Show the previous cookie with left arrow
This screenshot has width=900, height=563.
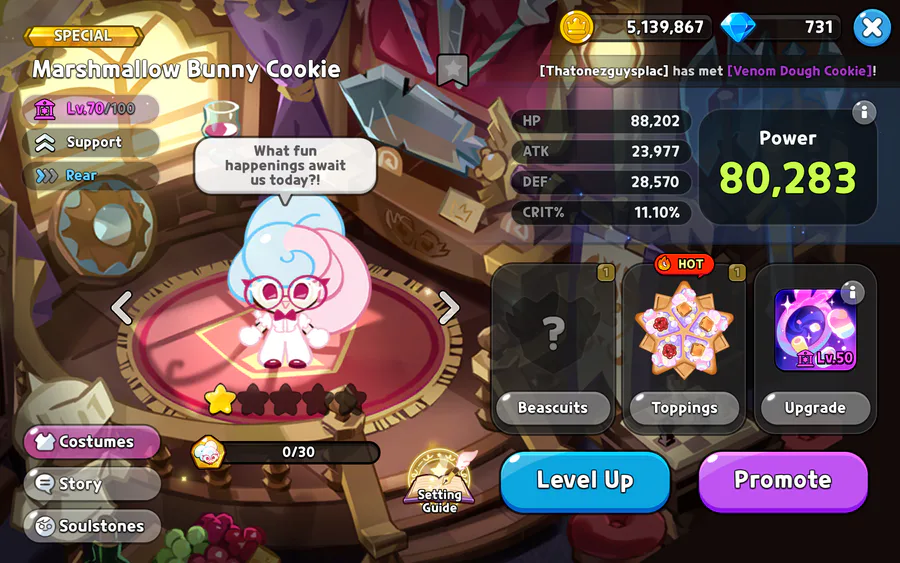122,308
